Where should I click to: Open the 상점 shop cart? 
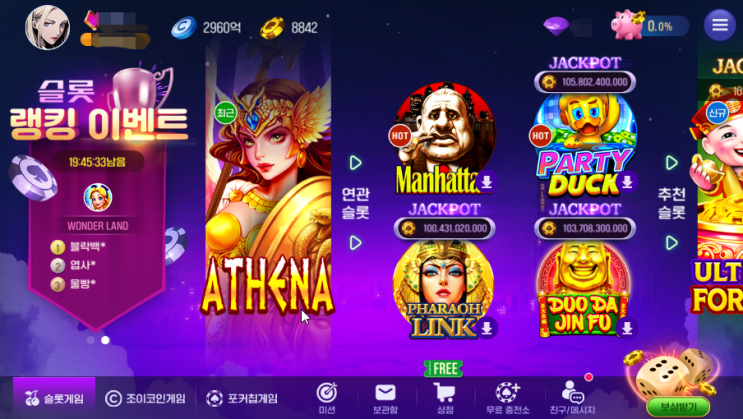click(x=443, y=396)
